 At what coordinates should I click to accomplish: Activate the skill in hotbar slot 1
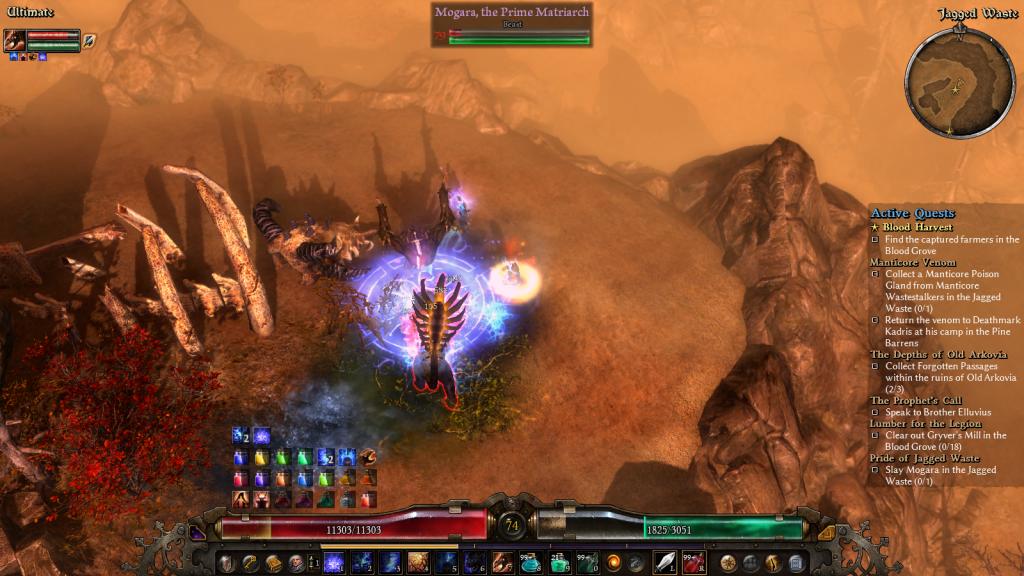click(334, 563)
